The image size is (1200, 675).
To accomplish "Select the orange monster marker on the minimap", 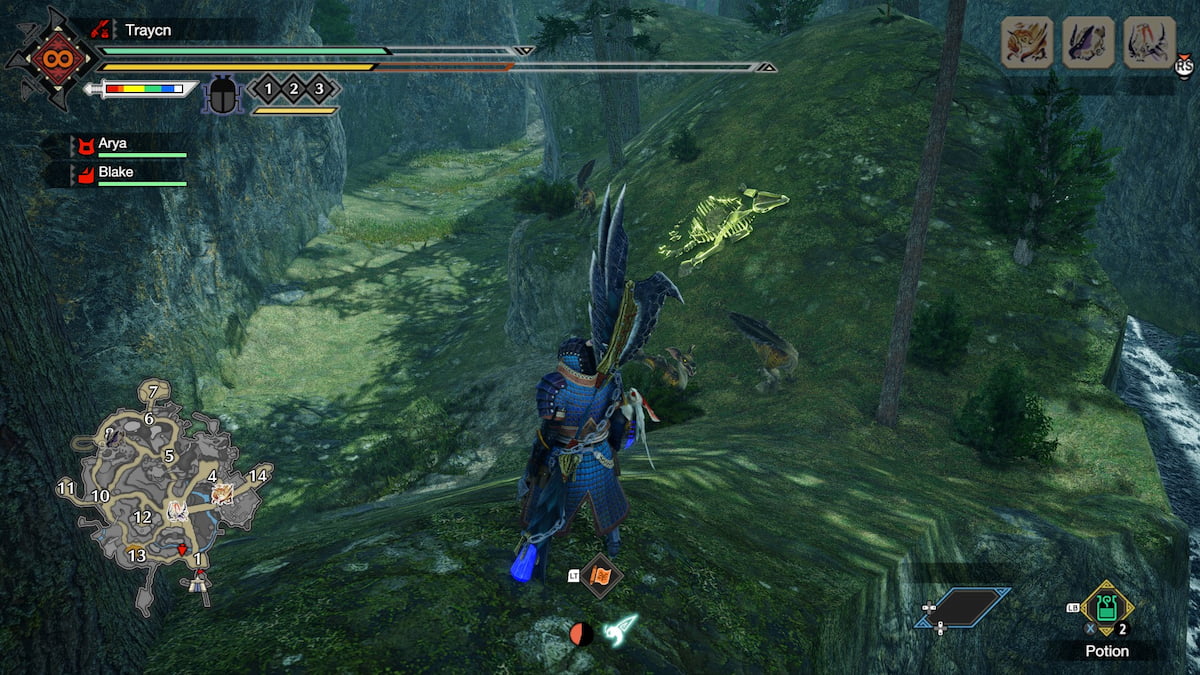I will (x=222, y=493).
